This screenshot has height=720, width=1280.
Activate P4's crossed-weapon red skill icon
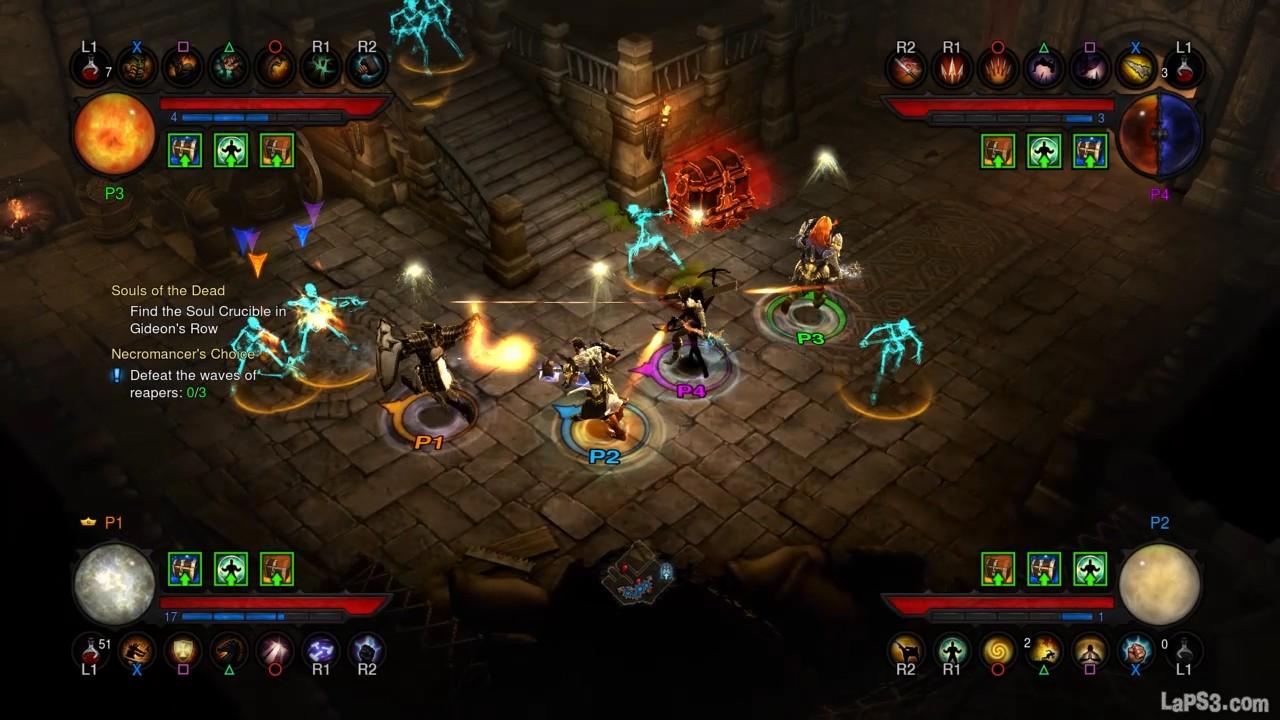click(x=905, y=67)
